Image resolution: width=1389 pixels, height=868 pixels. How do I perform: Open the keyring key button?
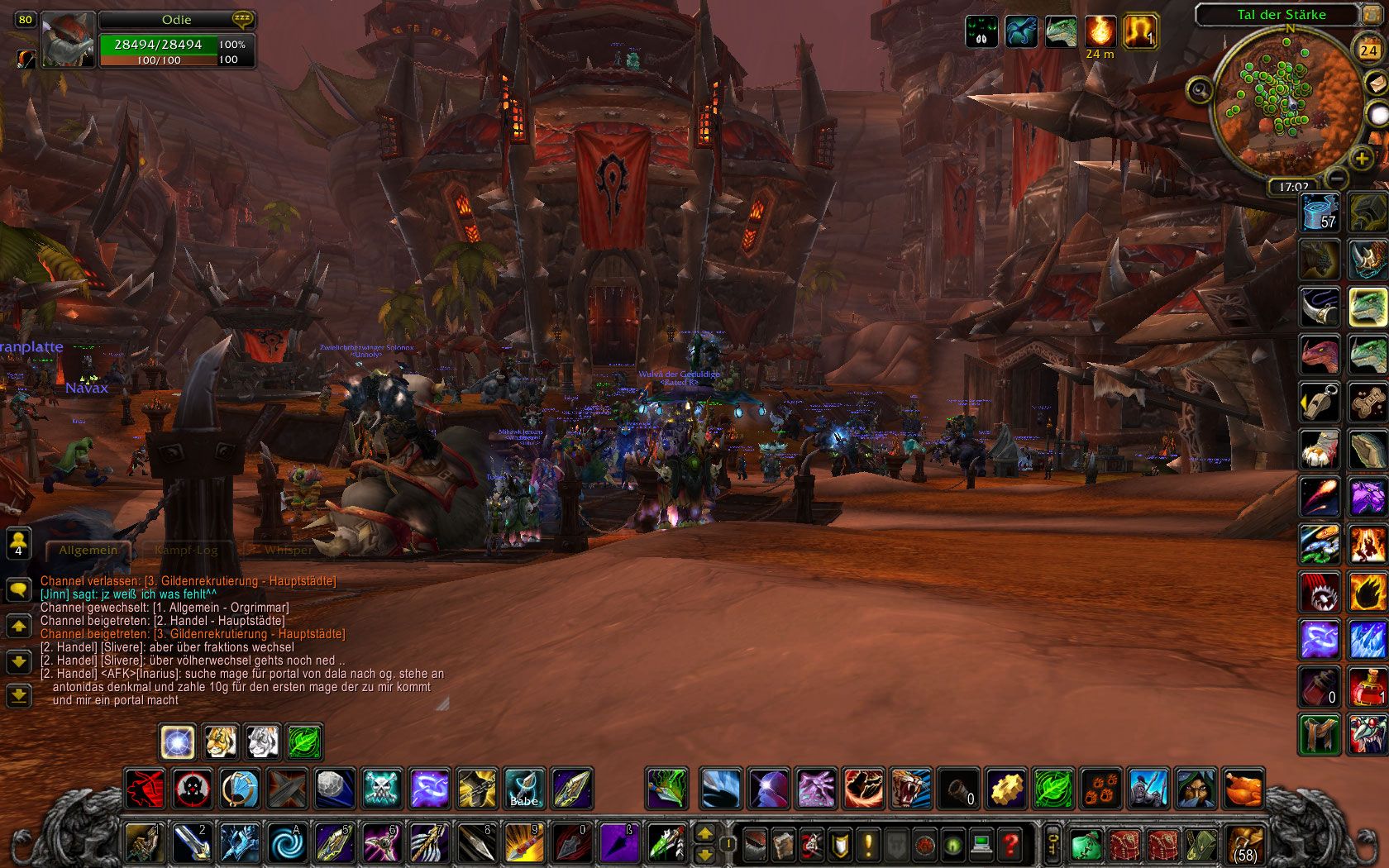(x=1053, y=845)
